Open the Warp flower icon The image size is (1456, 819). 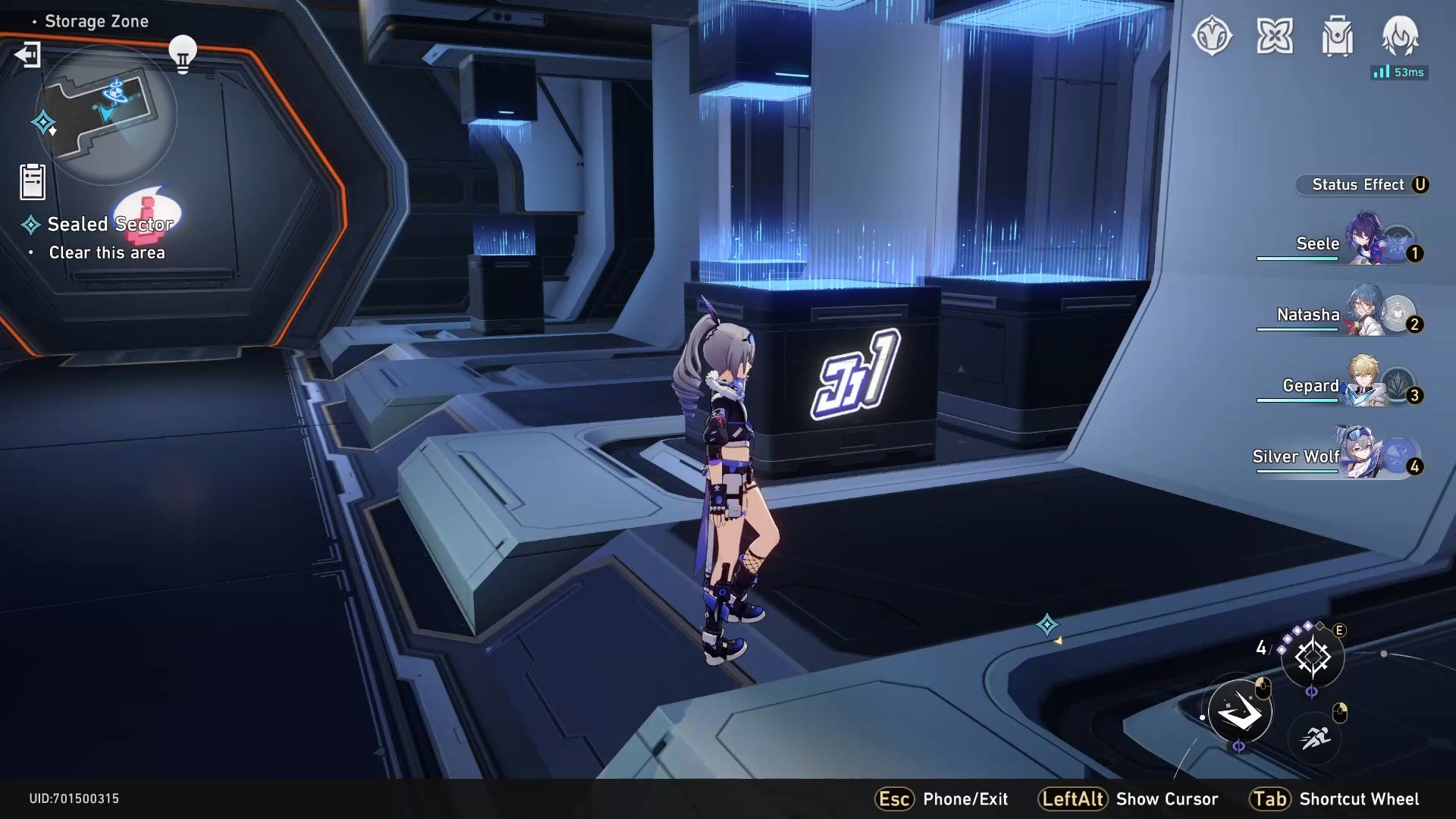point(1276,36)
